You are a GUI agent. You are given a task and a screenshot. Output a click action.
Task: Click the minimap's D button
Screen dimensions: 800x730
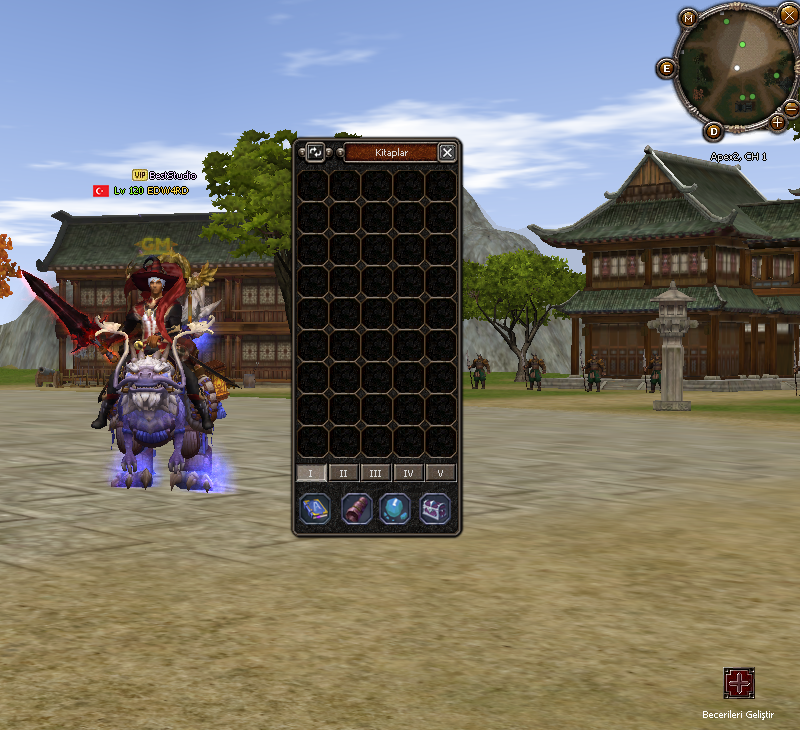[x=713, y=131]
